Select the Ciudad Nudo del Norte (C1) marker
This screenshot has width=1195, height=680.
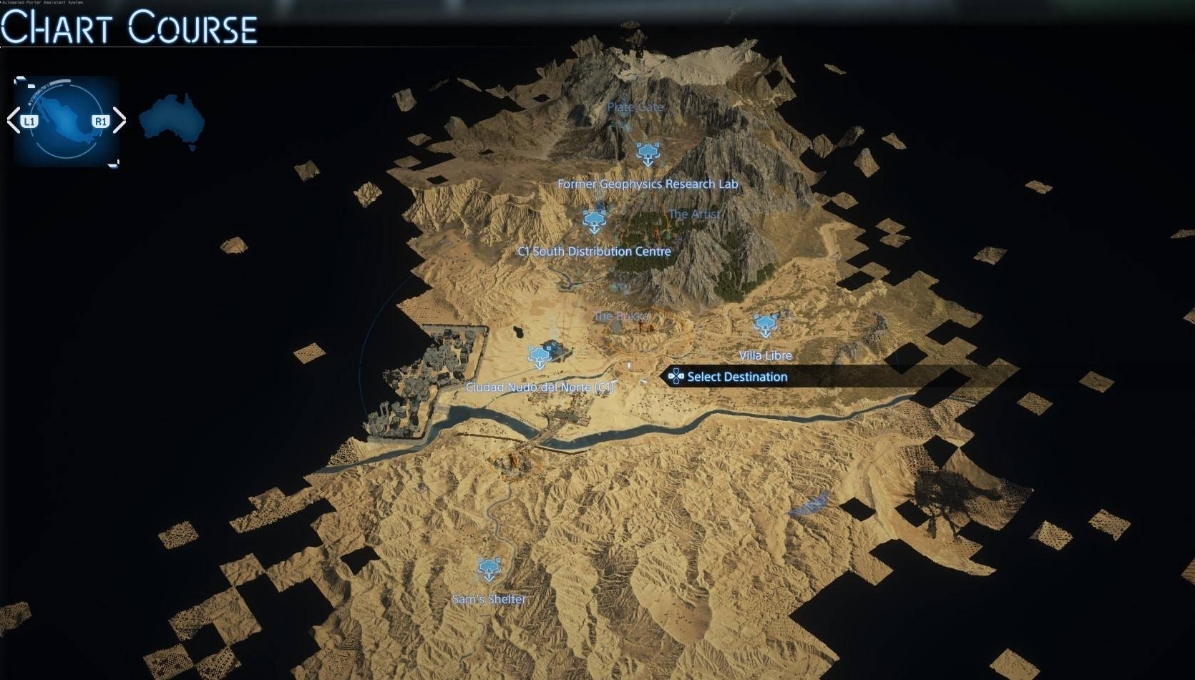coord(541,355)
